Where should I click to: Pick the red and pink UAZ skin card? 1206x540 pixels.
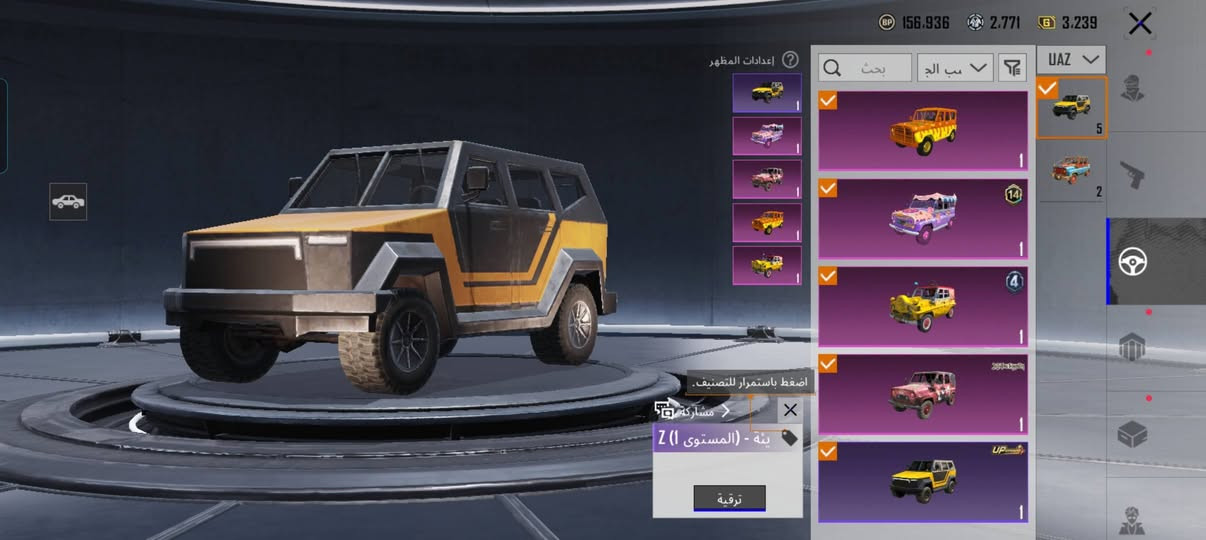coord(923,393)
